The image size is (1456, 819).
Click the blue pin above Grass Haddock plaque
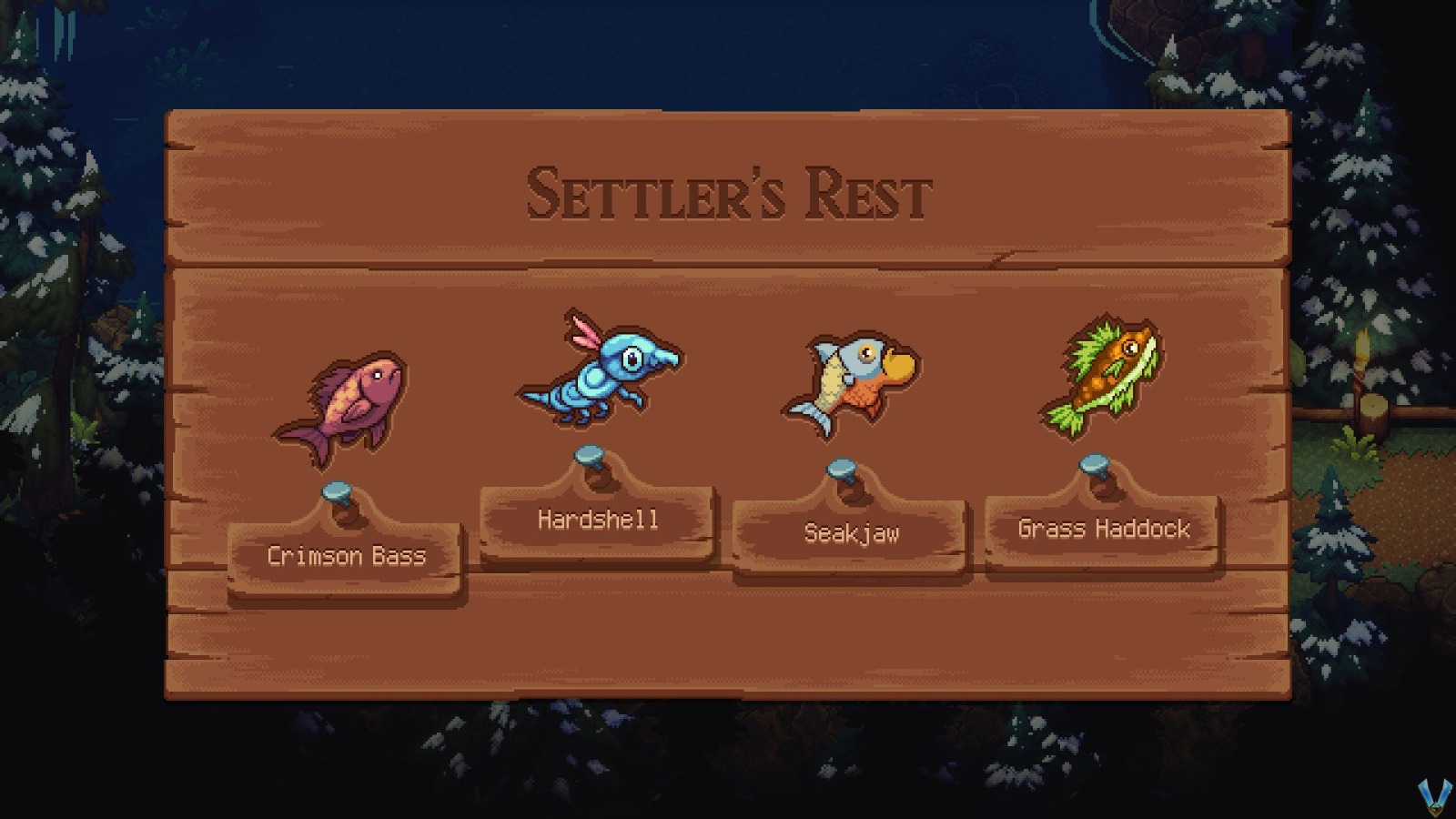1093,464
